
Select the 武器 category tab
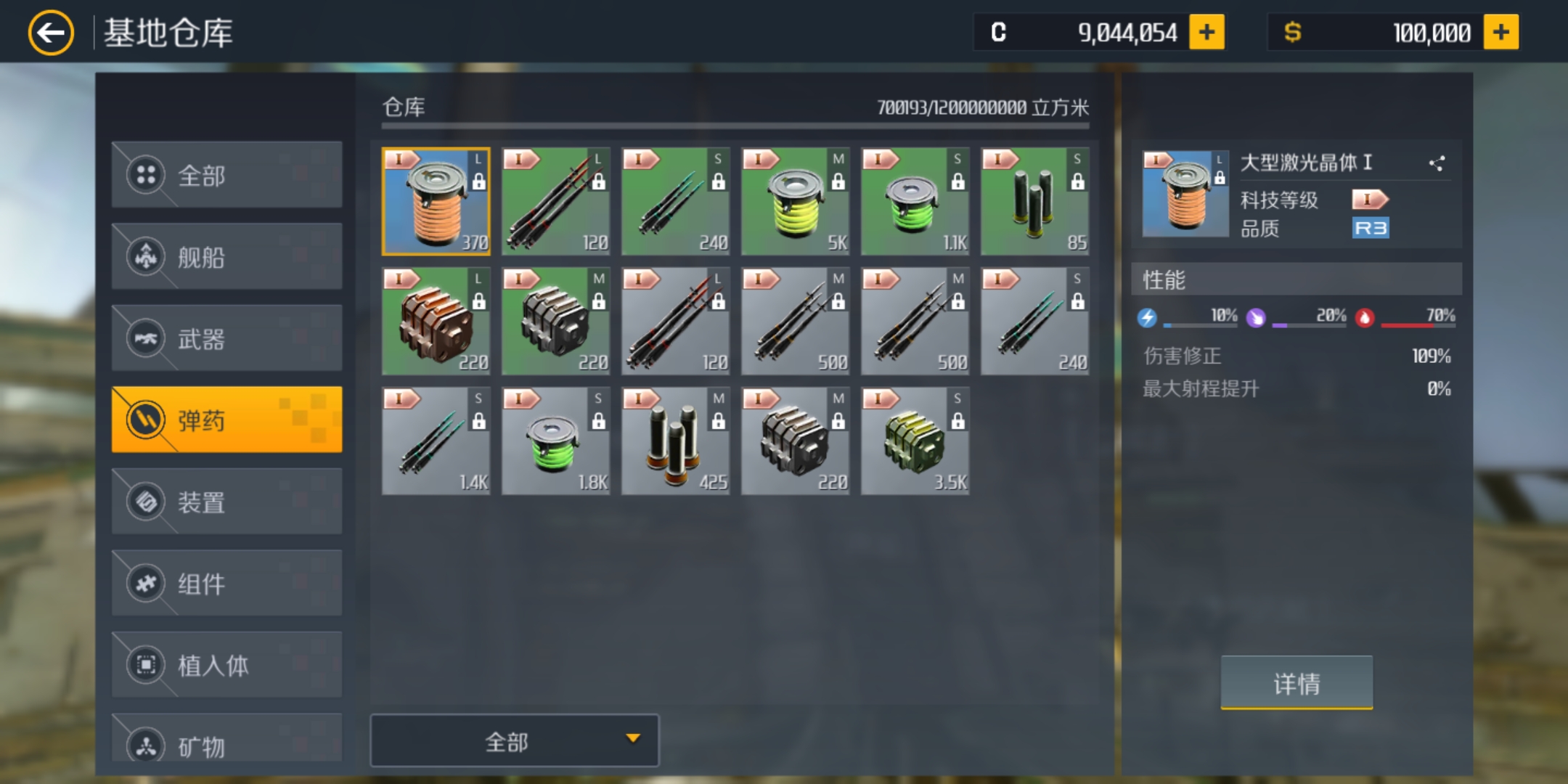(x=226, y=338)
